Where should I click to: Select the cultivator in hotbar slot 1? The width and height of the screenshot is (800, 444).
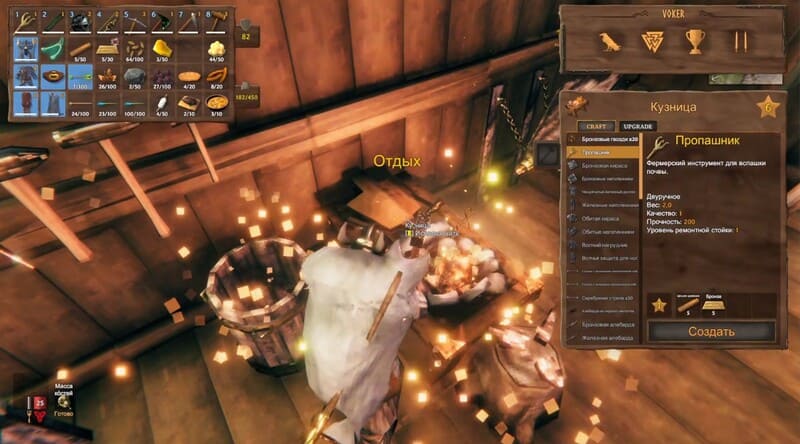coord(24,21)
